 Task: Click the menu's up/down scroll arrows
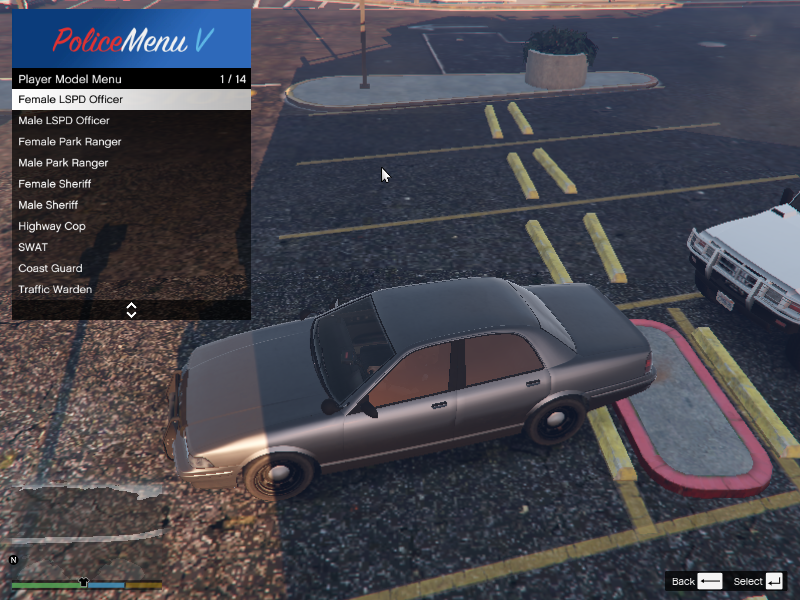pyautogui.click(x=131, y=310)
